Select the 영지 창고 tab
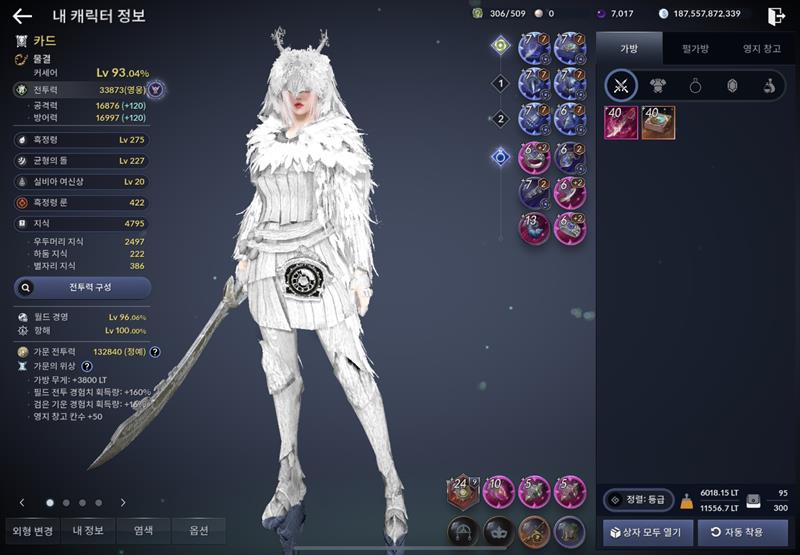The height and width of the screenshot is (555, 800). 760,47
